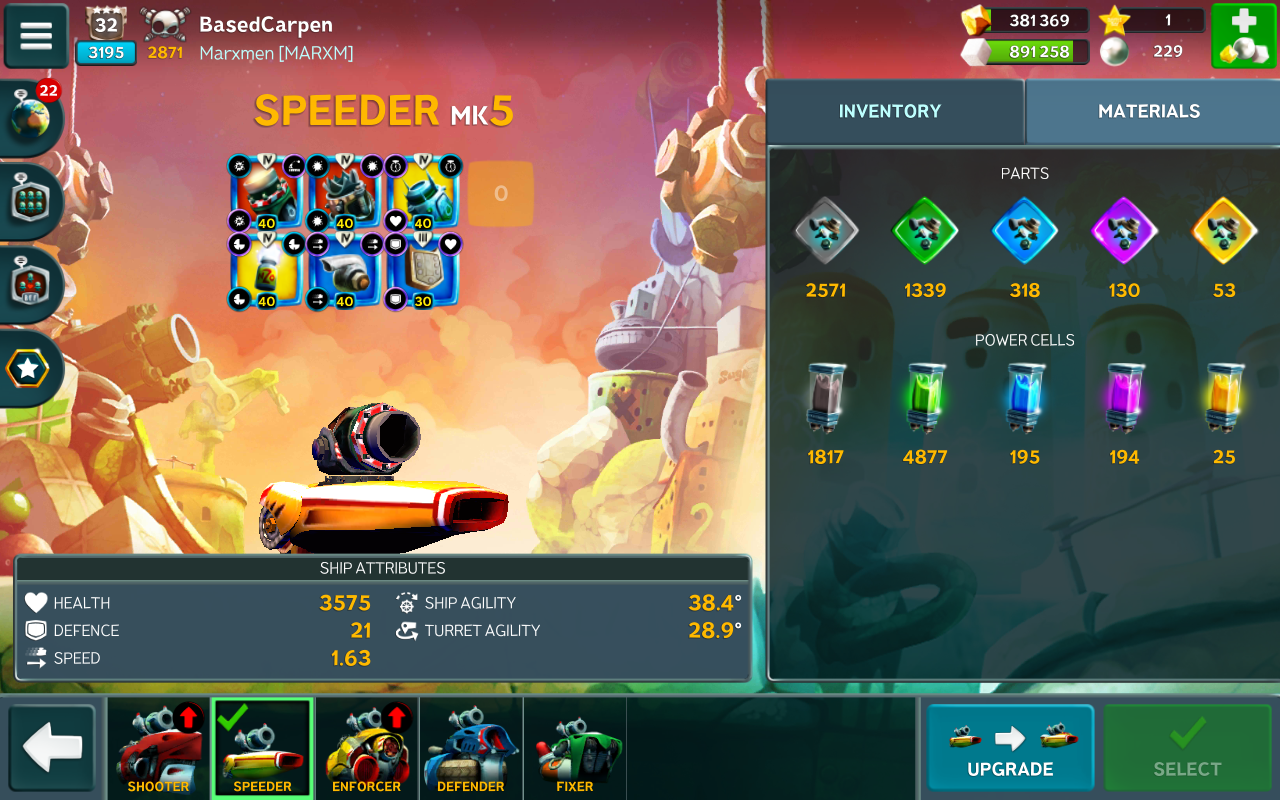Choose the Shooter ship
Image resolution: width=1280 pixels, height=800 pixels.
(x=158, y=748)
